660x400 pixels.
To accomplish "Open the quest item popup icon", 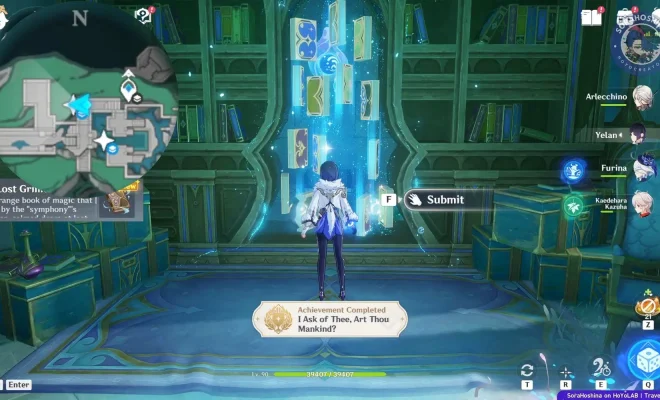I will coord(120,202).
